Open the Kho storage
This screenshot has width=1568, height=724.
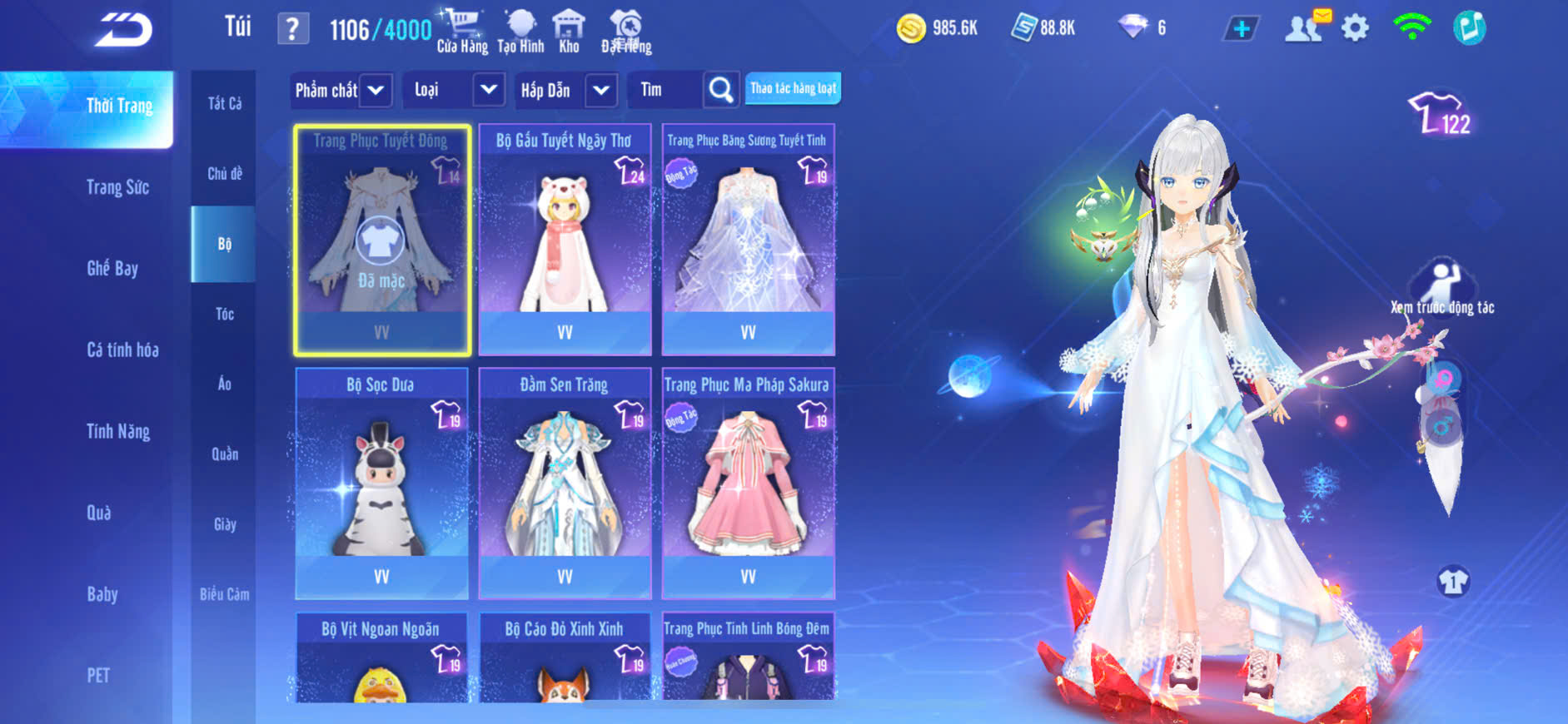pyautogui.click(x=569, y=32)
